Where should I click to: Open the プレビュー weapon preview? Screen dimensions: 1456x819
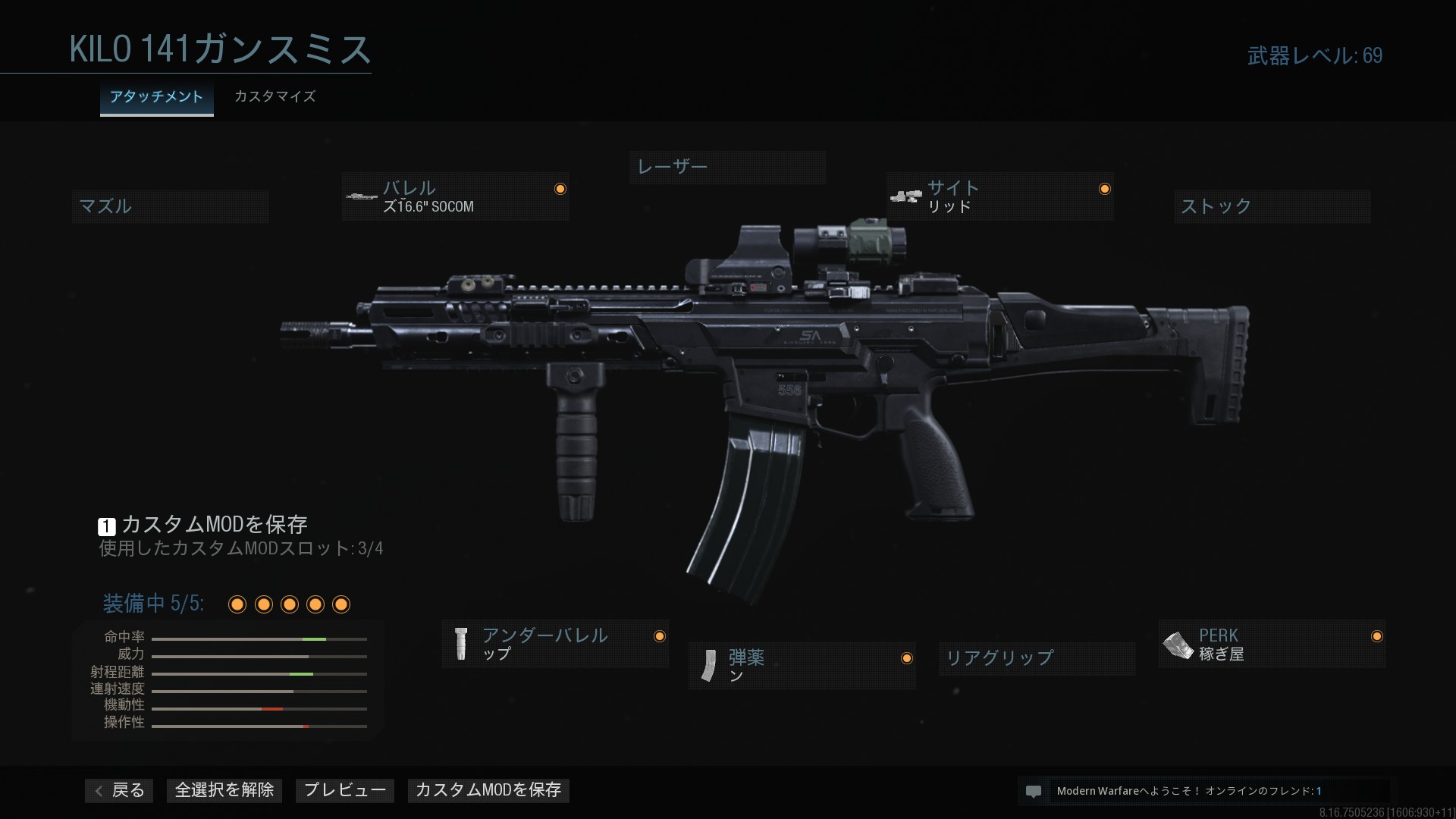345,790
